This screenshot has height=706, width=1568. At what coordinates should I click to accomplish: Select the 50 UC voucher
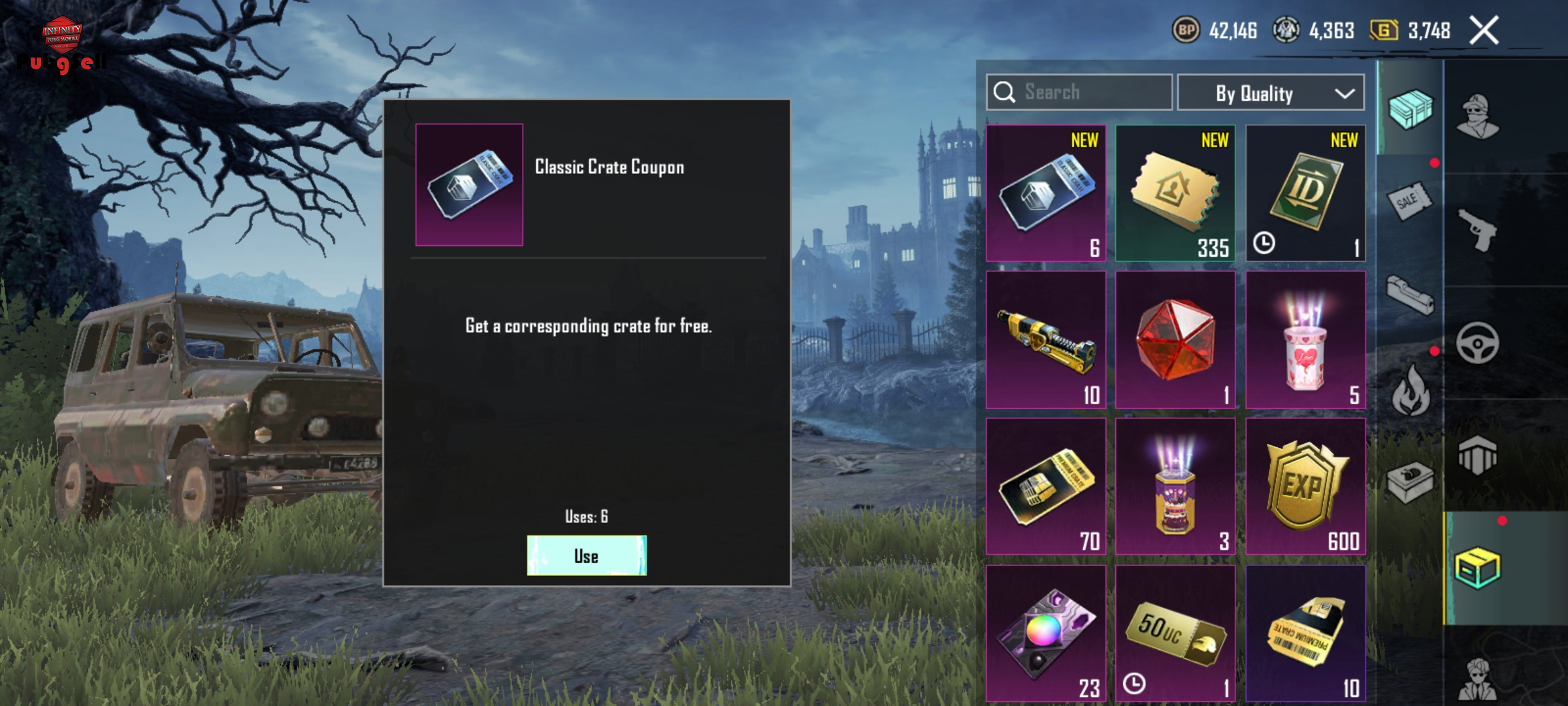click(x=1175, y=633)
